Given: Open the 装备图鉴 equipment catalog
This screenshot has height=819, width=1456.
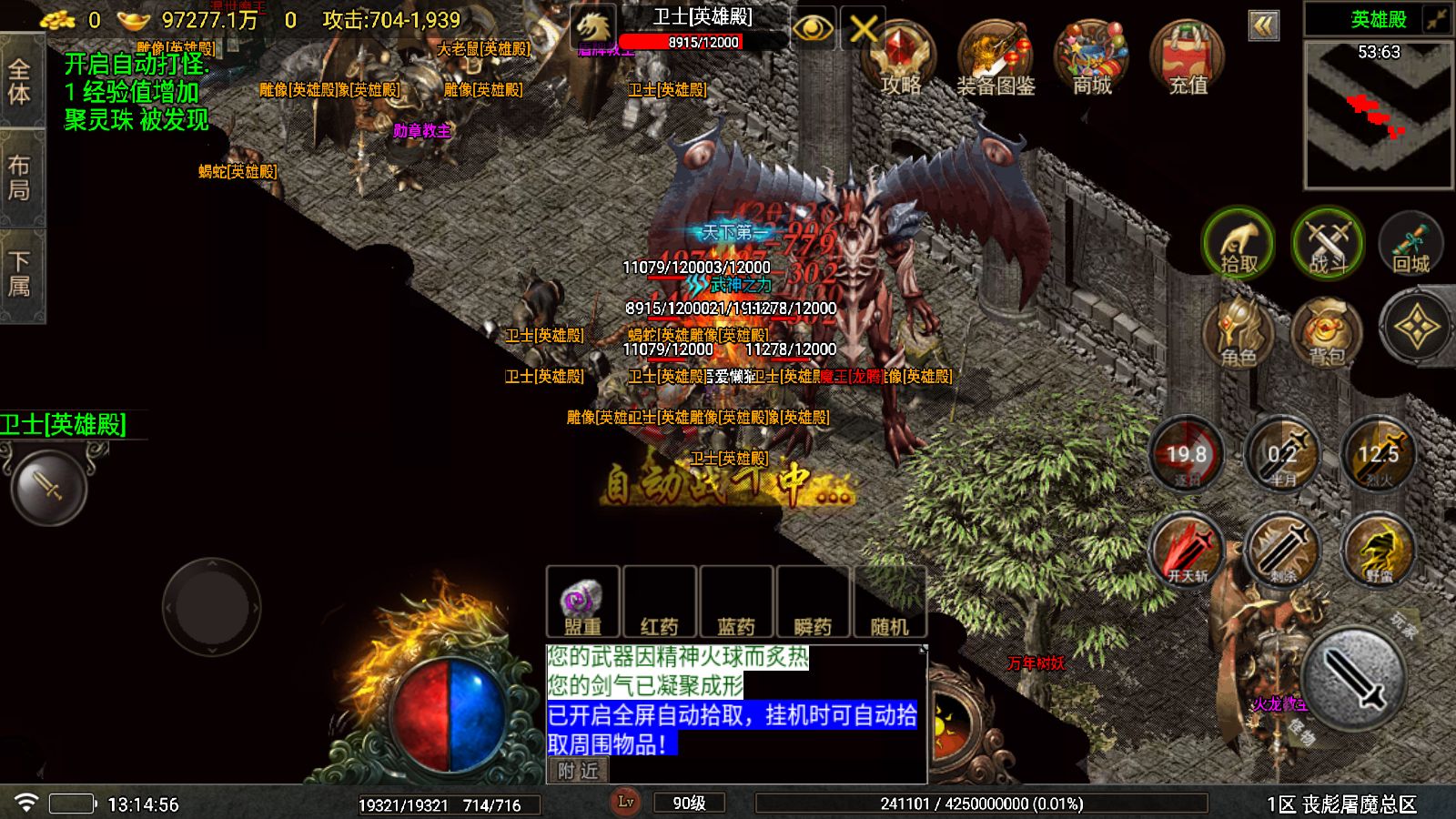Looking at the screenshot, I should pos(995,59).
